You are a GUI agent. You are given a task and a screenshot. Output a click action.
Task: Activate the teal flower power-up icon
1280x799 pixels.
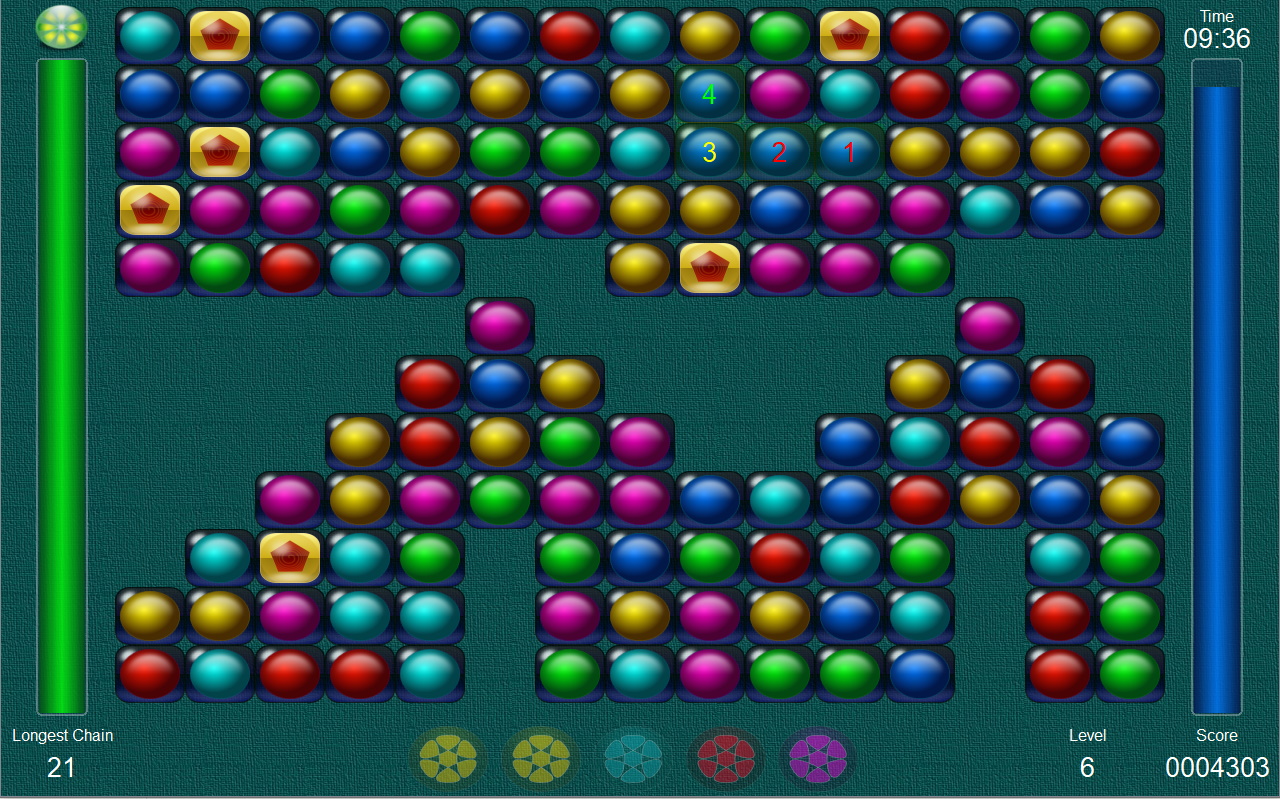[x=632, y=758]
